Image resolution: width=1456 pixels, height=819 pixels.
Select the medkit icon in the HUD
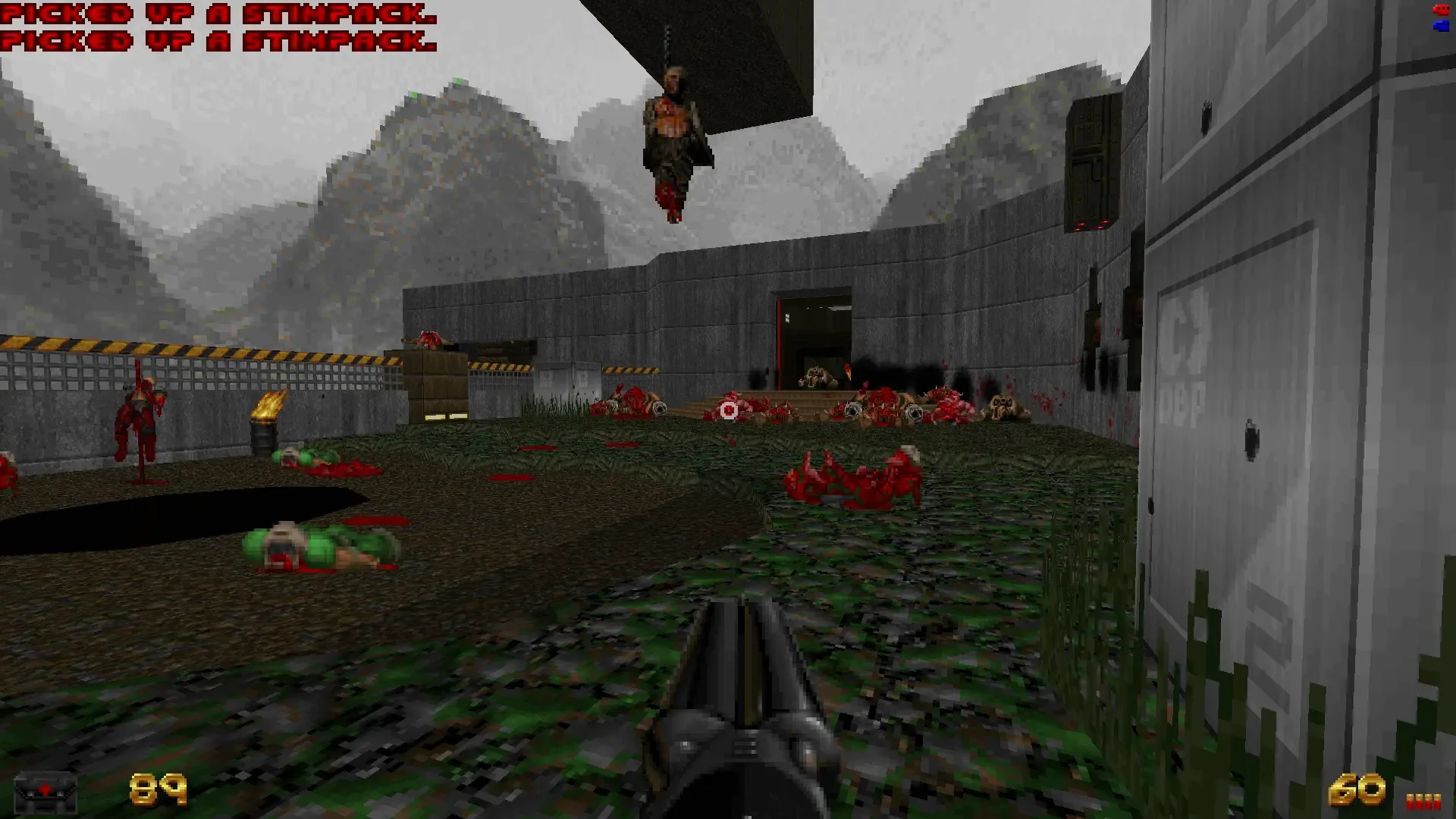(47, 791)
